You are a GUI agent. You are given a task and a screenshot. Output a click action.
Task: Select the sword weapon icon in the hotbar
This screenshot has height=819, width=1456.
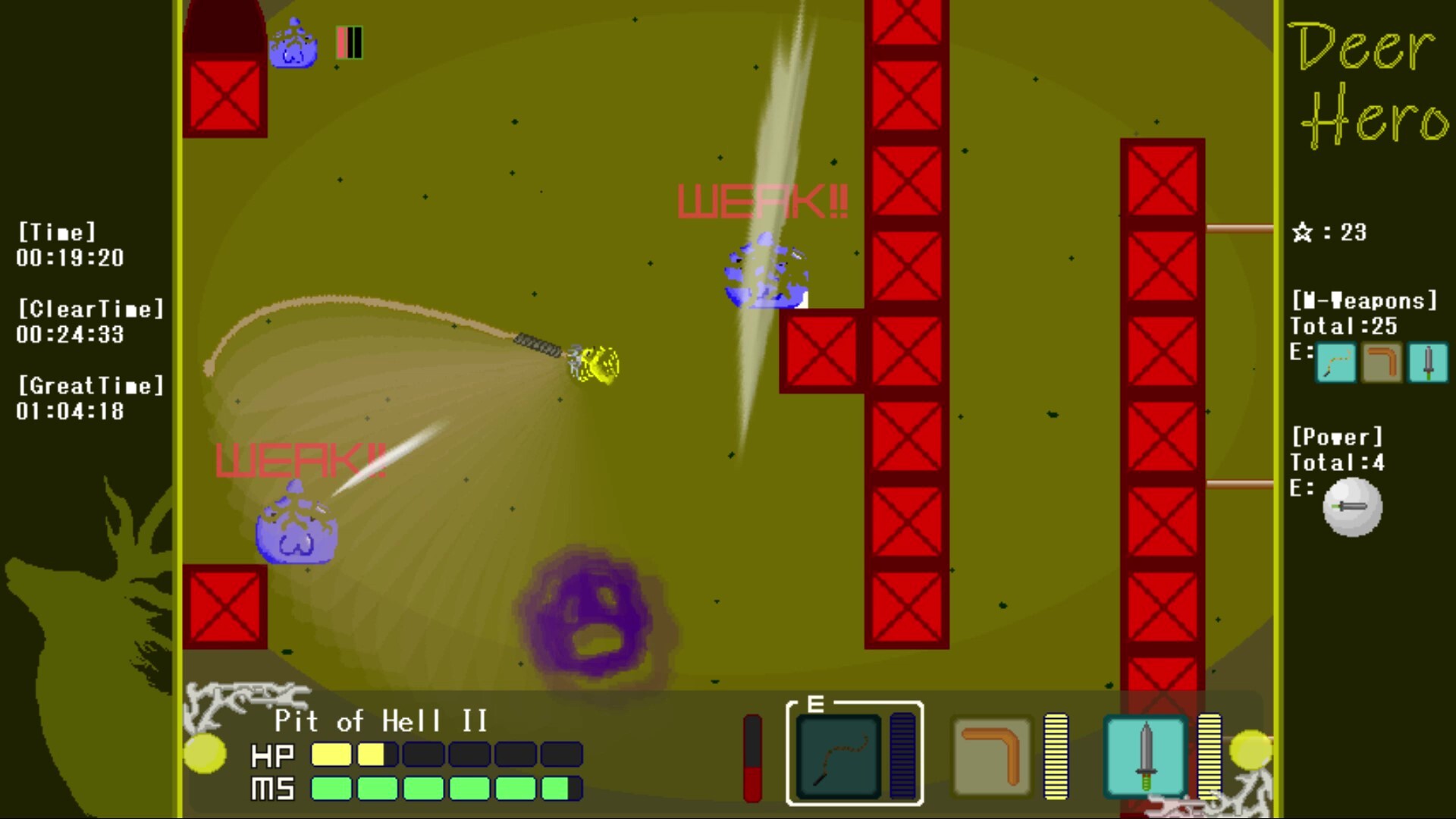[x=1145, y=755]
